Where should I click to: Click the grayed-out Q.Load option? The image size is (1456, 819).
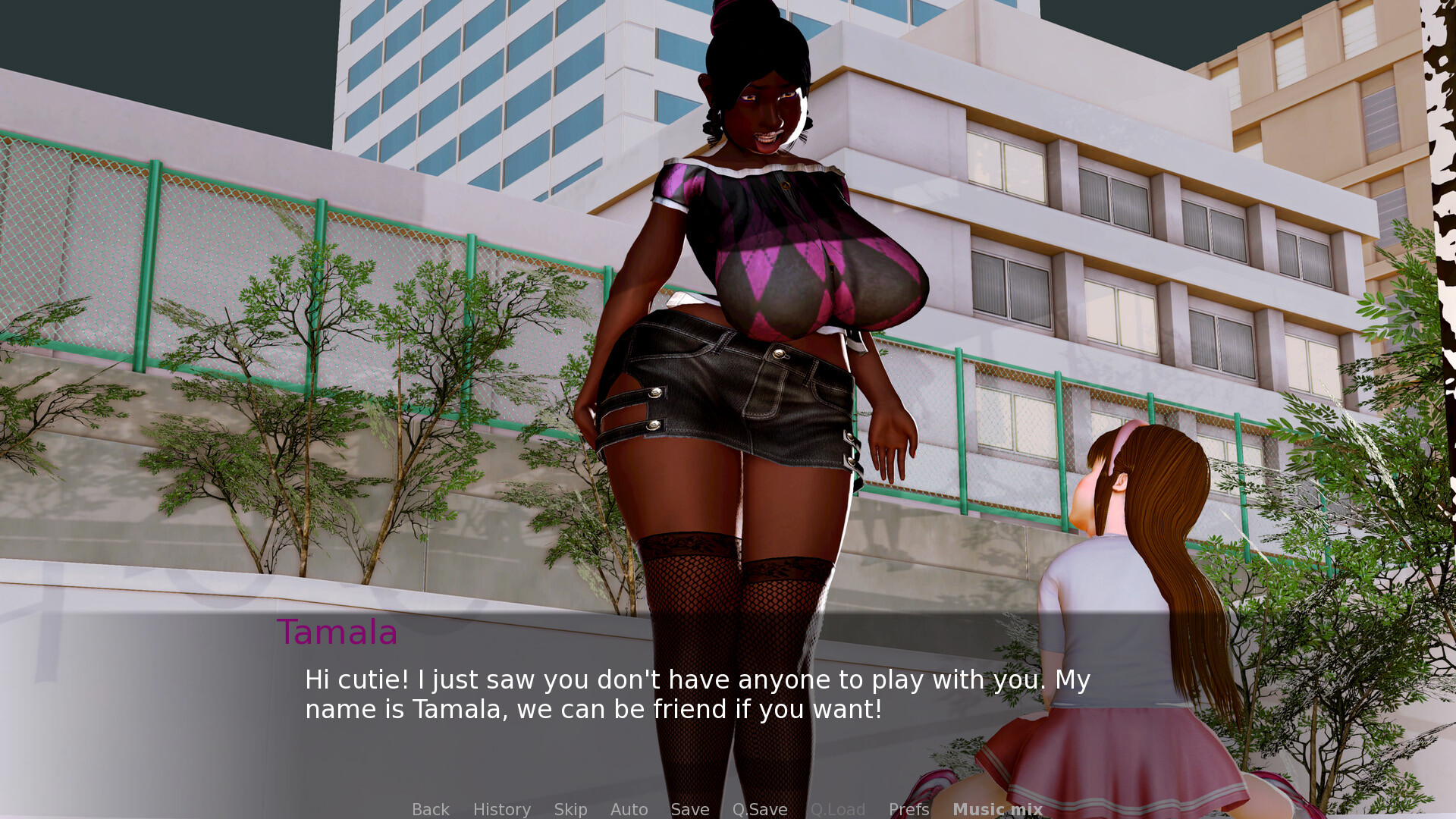(838, 809)
